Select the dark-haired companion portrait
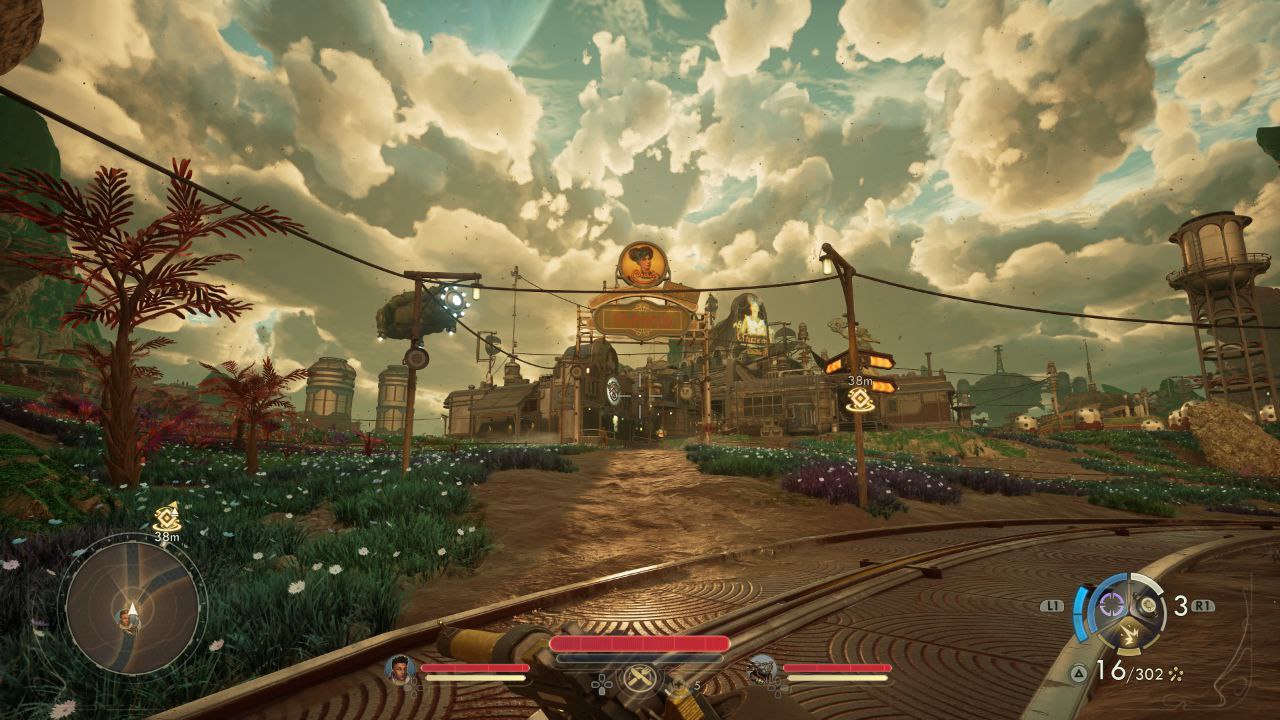 [x=400, y=668]
